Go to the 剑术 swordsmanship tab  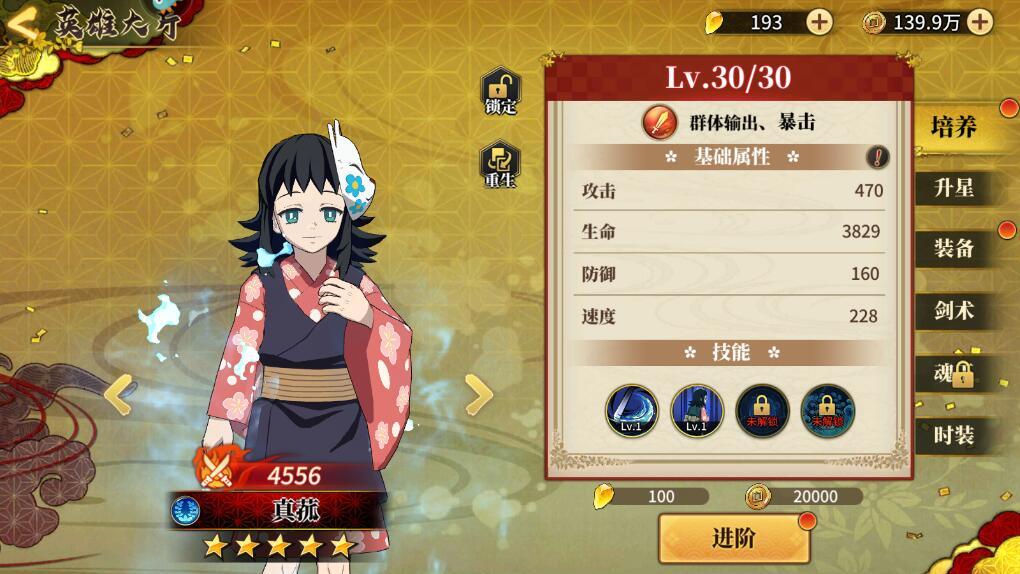(954, 311)
